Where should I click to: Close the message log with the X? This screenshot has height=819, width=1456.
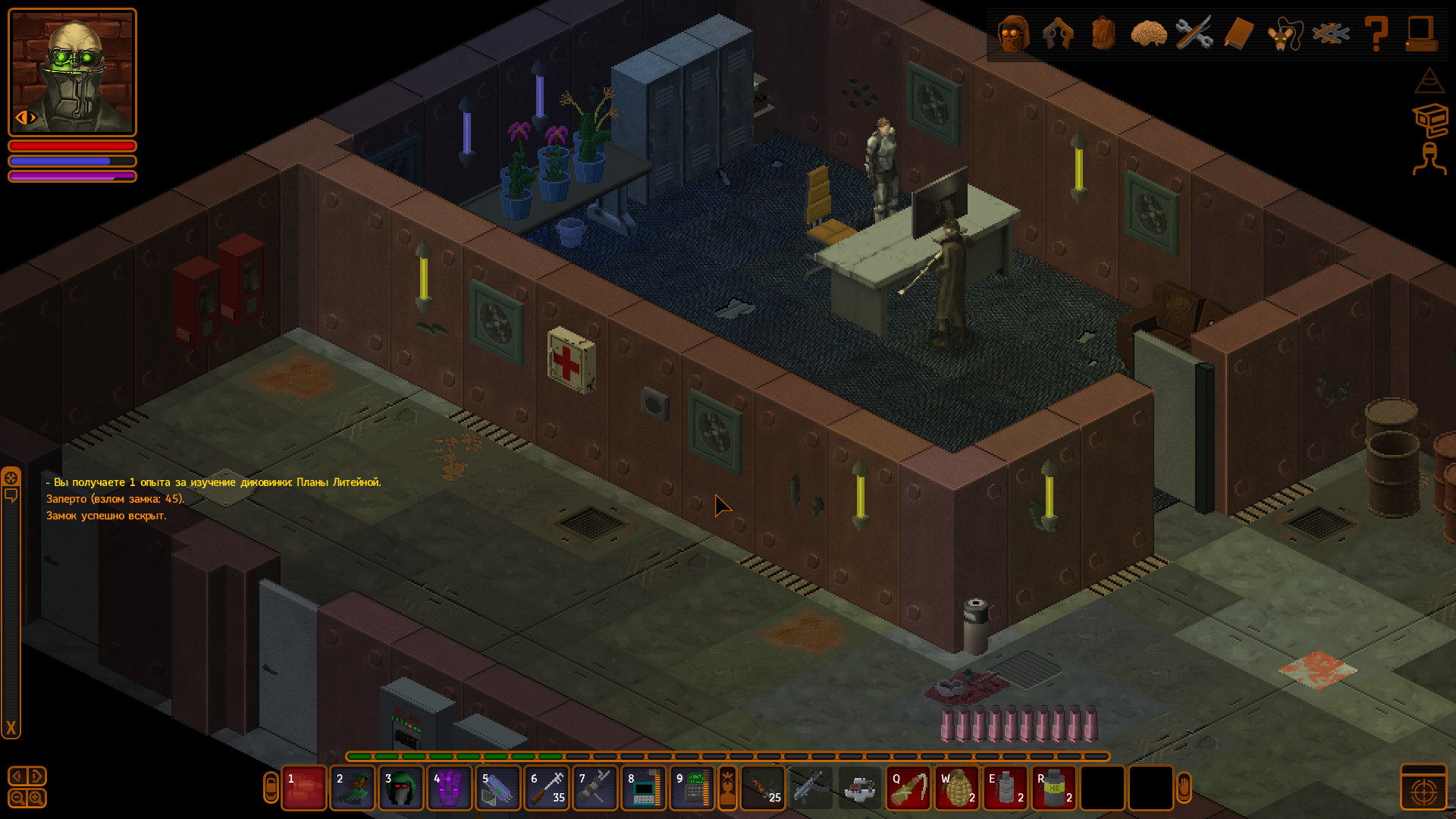(11, 729)
